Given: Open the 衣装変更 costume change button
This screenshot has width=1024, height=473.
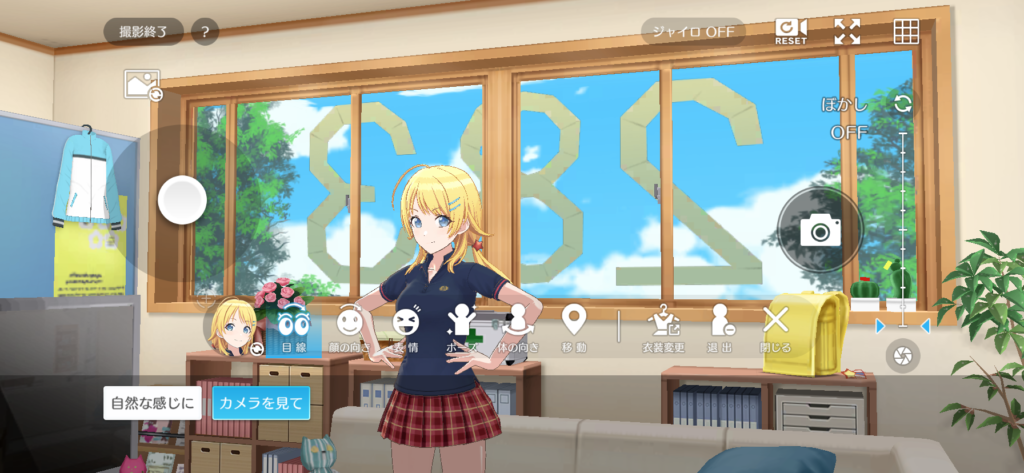Looking at the screenshot, I should pyautogui.click(x=663, y=329).
